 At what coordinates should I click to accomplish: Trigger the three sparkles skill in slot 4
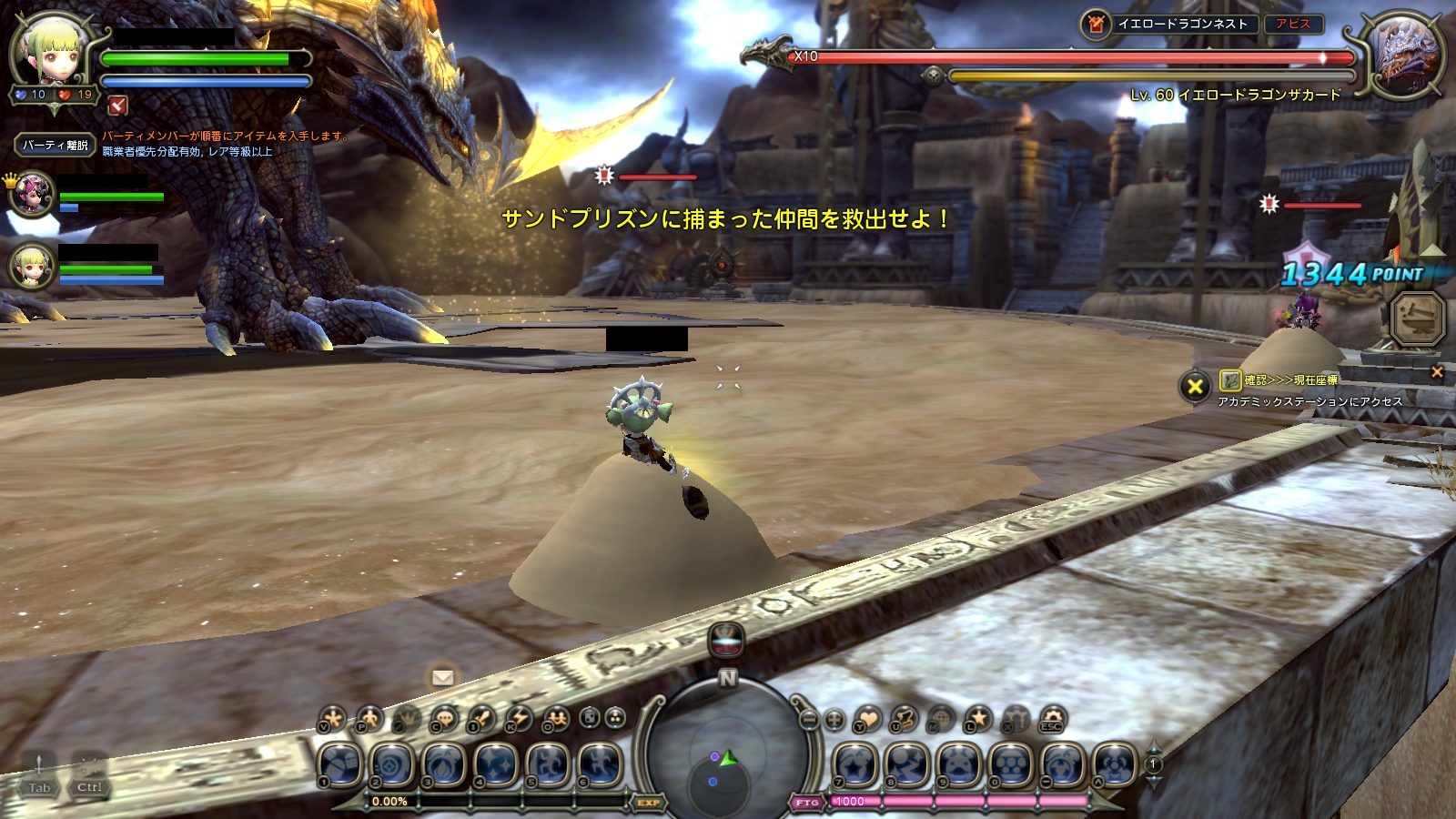coord(496,764)
